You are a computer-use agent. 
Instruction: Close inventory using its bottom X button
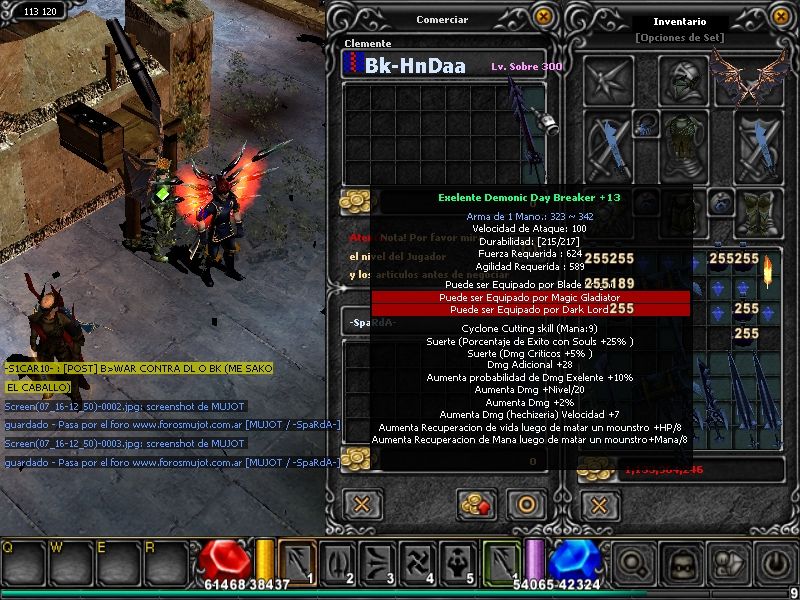(x=597, y=503)
